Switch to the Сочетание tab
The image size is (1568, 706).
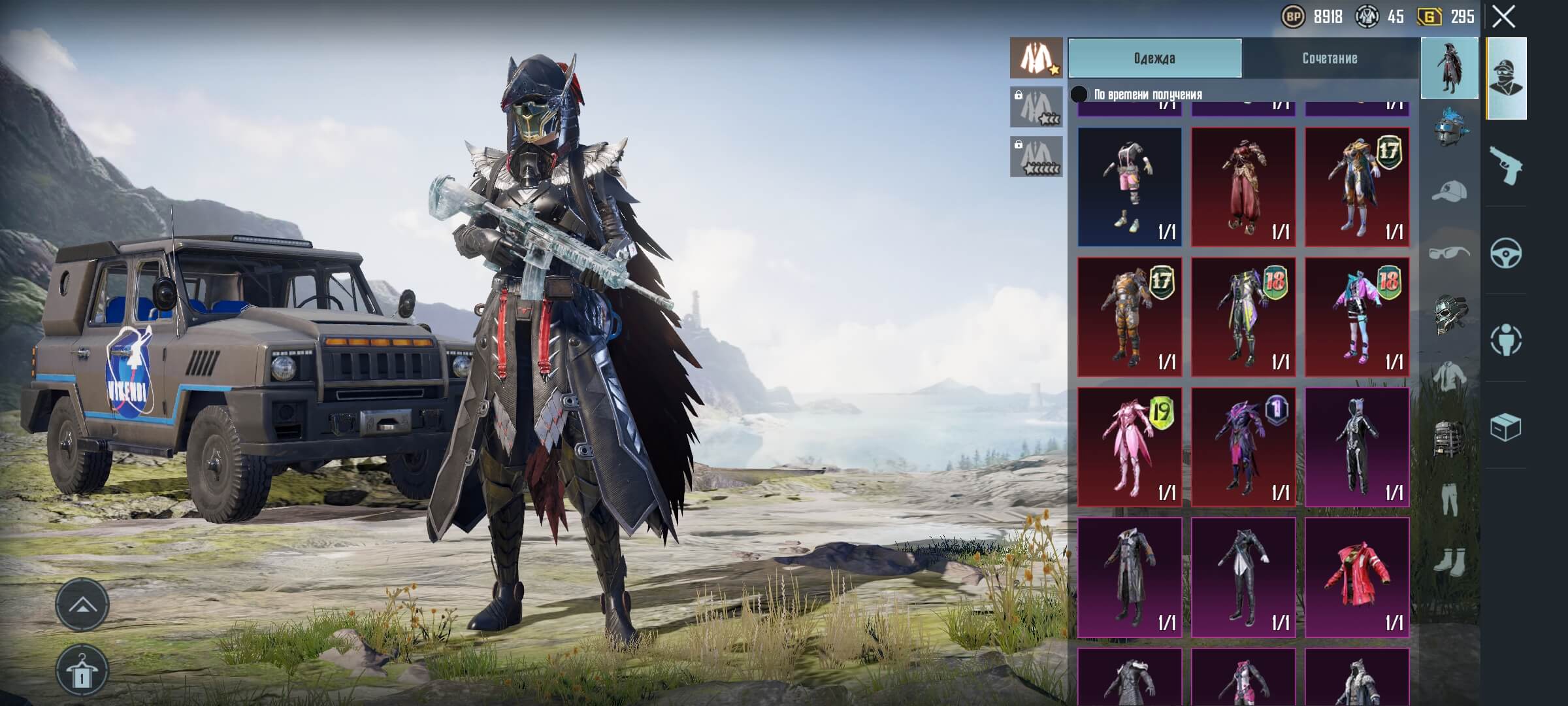[1330, 58]
